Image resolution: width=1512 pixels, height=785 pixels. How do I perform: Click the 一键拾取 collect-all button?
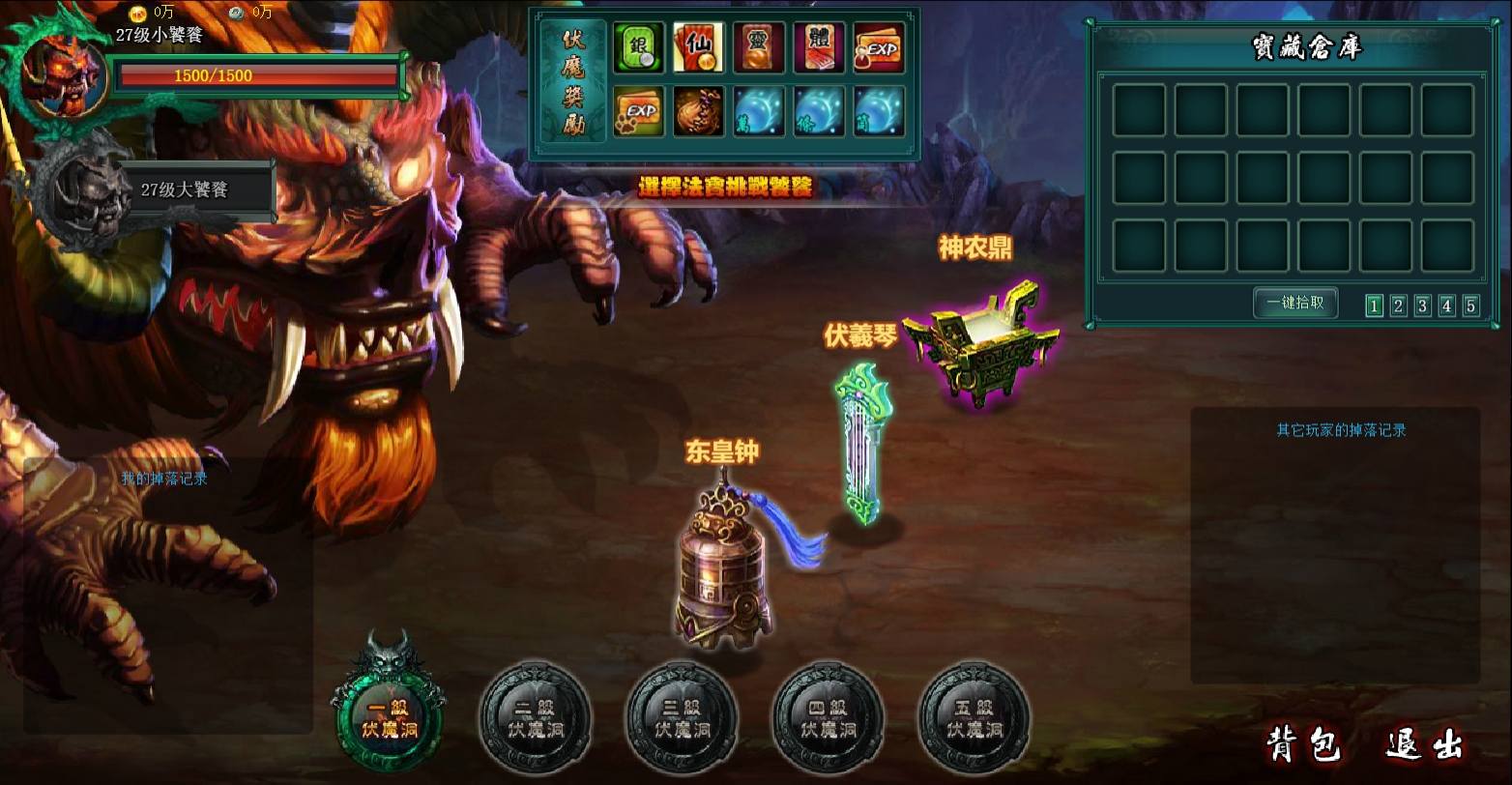[x=1295, y=303]
